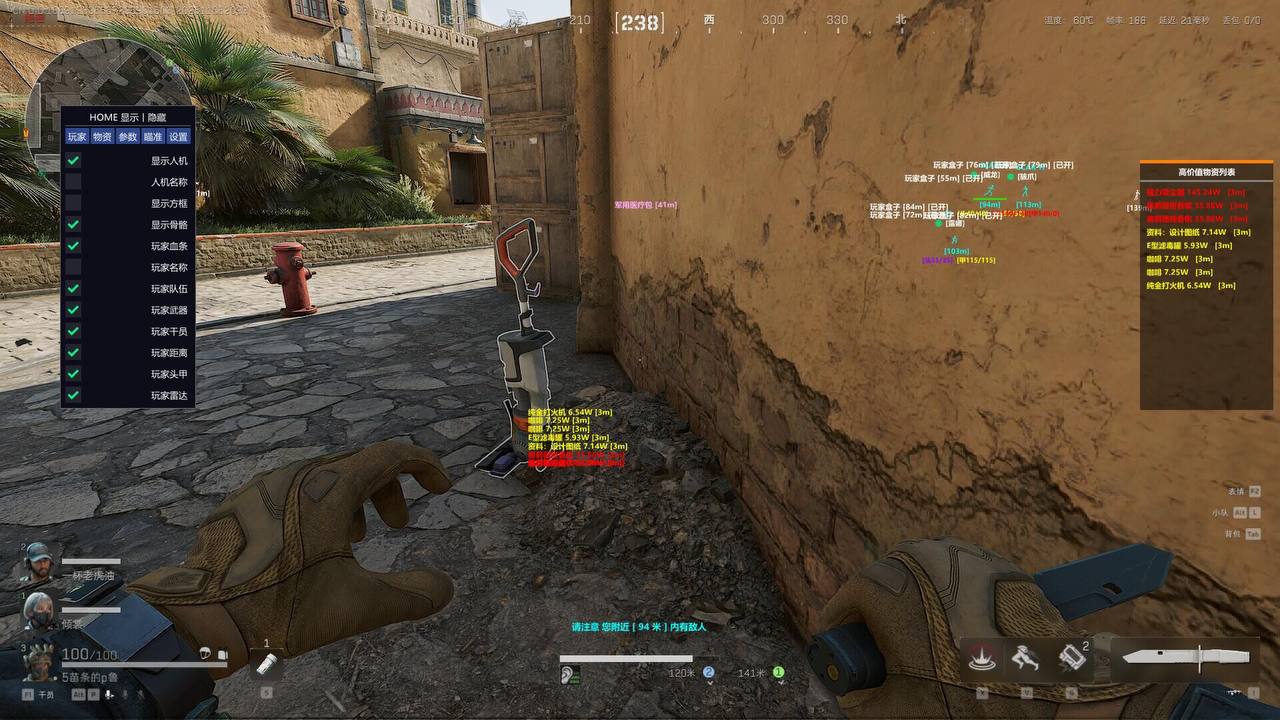Viewport: 1280px width, 720px height.
Task: Toggle the 玩家雷达 checkbox
Action: [73, 395]
